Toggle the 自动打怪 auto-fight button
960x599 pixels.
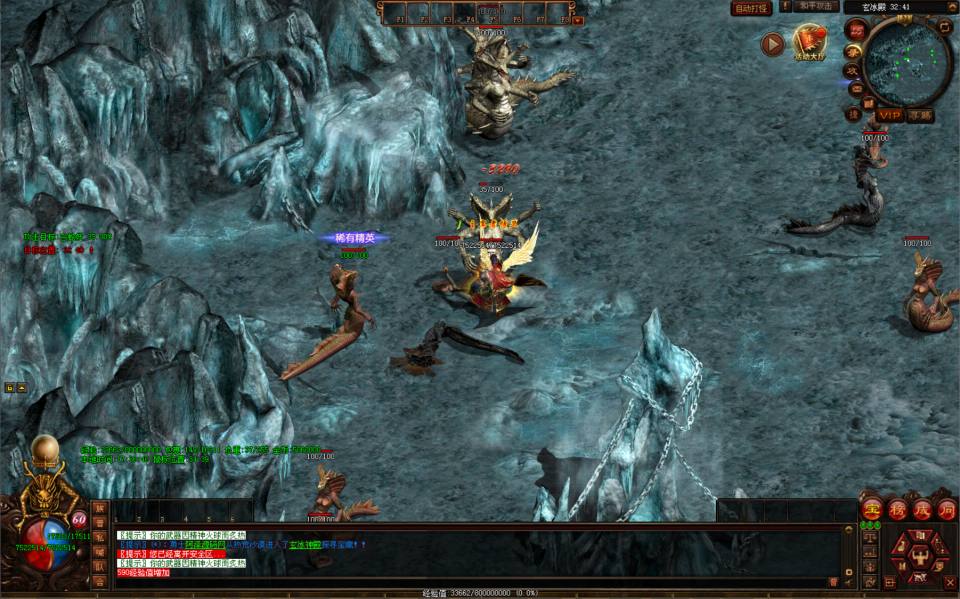(x=751, y=8)
